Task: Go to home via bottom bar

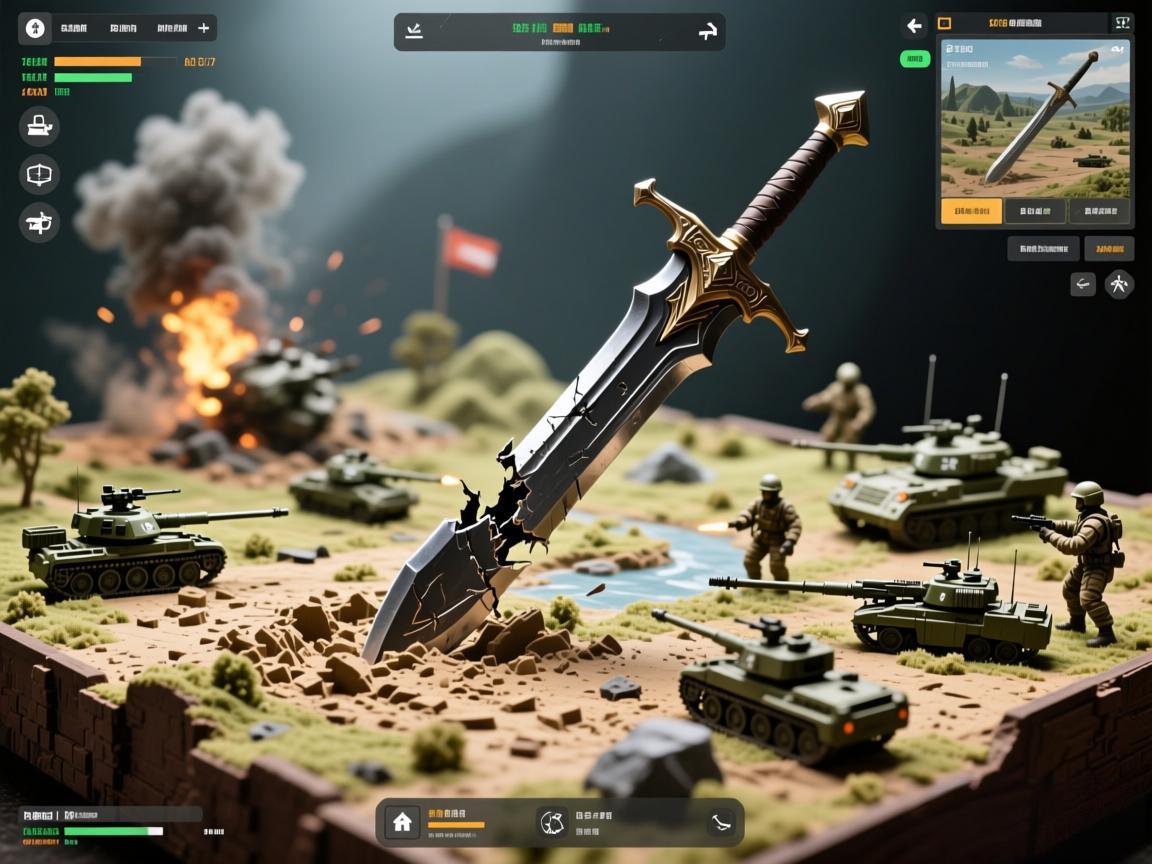Action: click(x=402, y=822)
